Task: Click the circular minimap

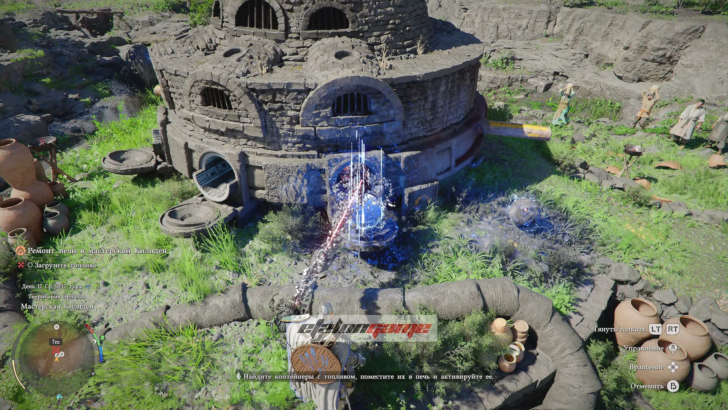Action: pos(55,353)
